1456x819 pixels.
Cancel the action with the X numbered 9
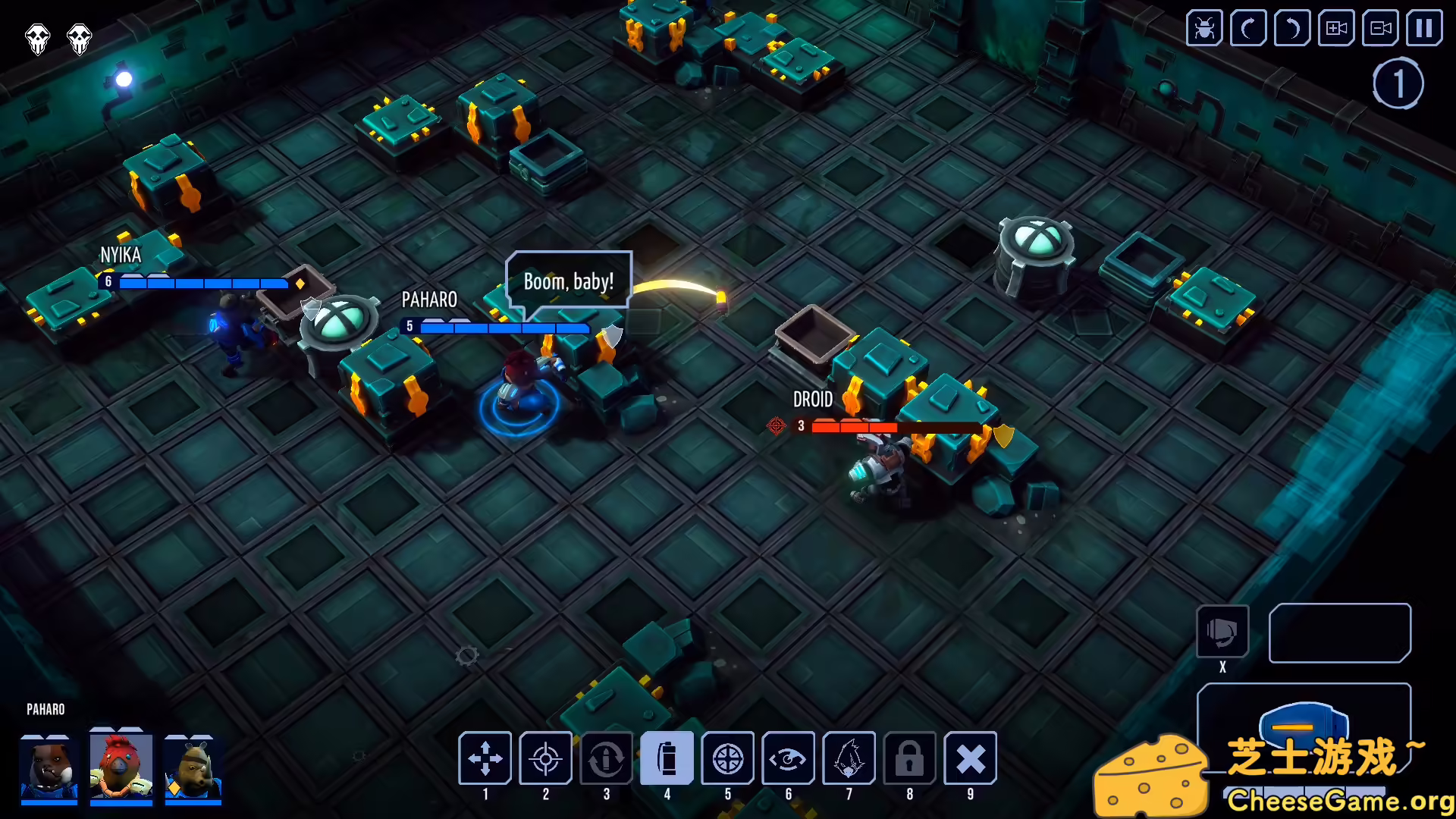[x=971, y=759]
